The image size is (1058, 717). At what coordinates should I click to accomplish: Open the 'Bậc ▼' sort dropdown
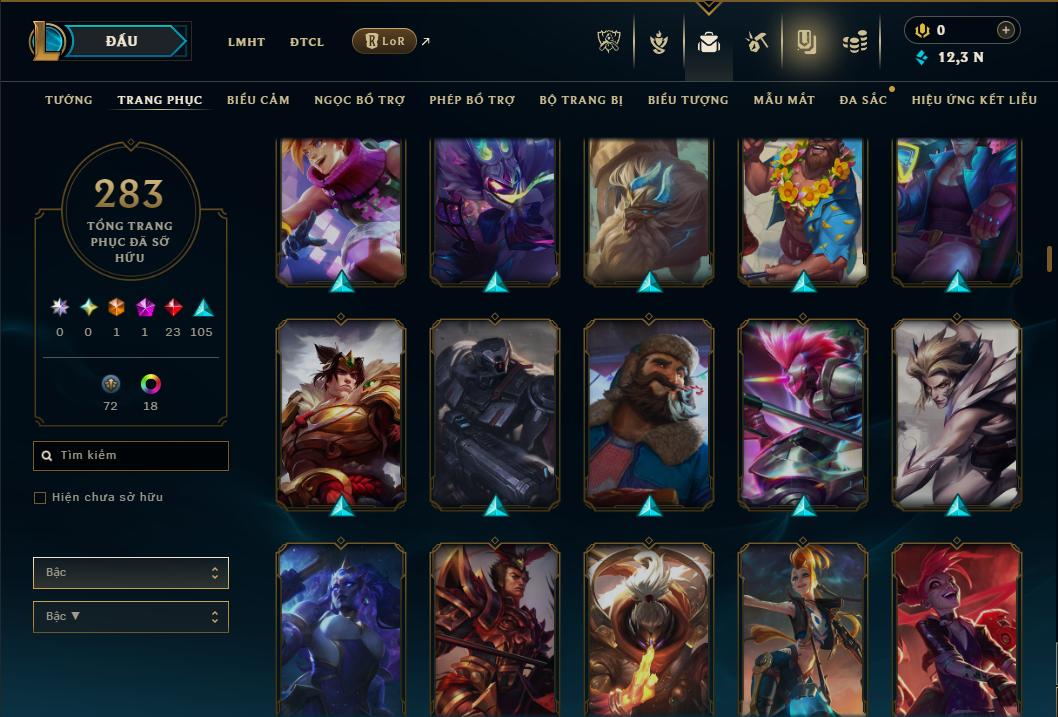coord(131,617)
